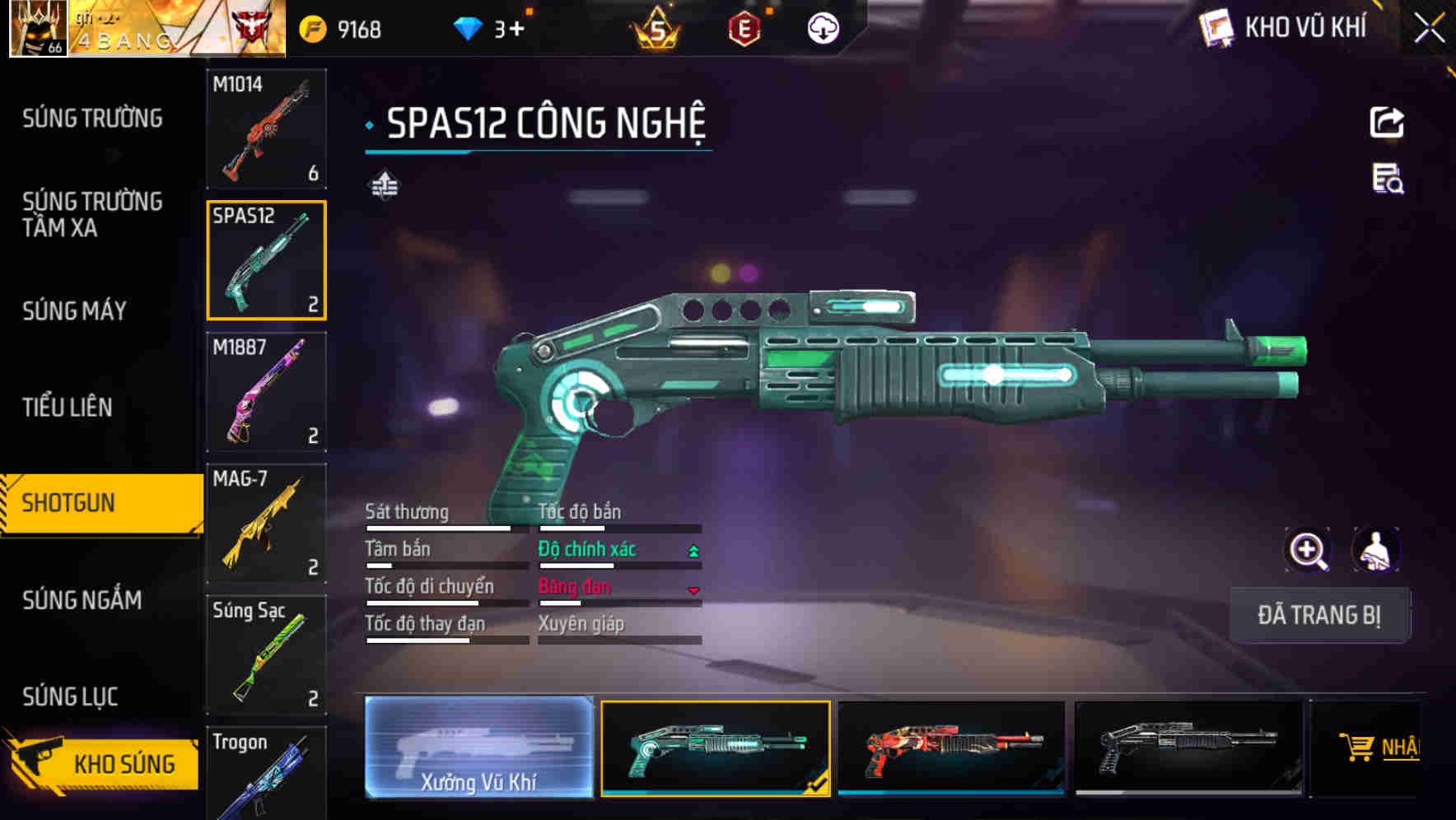This screenshot has width=1456, height=820.
Task: Select the default black SPAS12 skin
Action: (x=1188, y=748)
